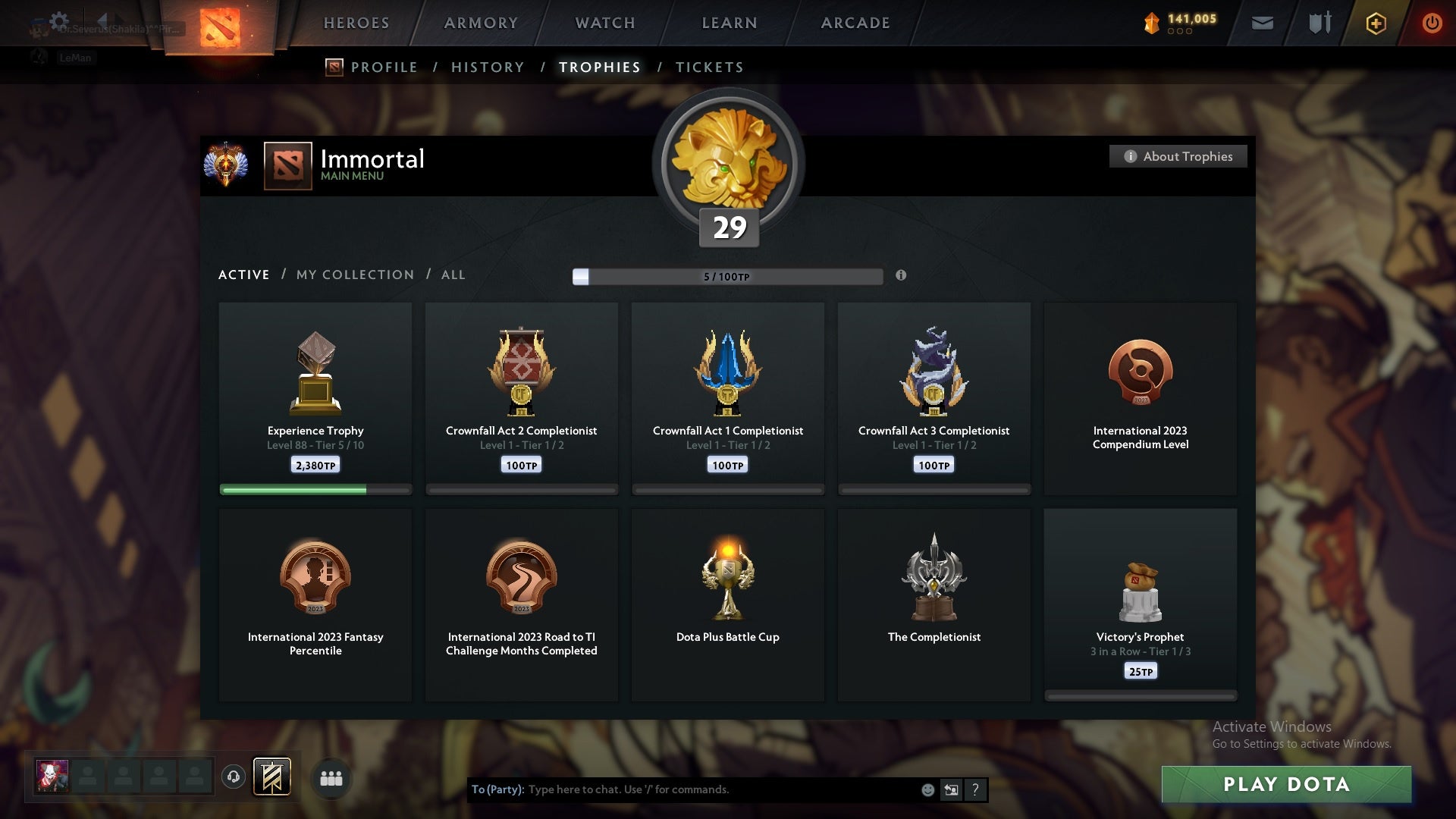This screenshot has width=1456, height=819.
Task: Open the screenshot share icon in chat bar
Action: pyautogui.click(x=952, y=789)
